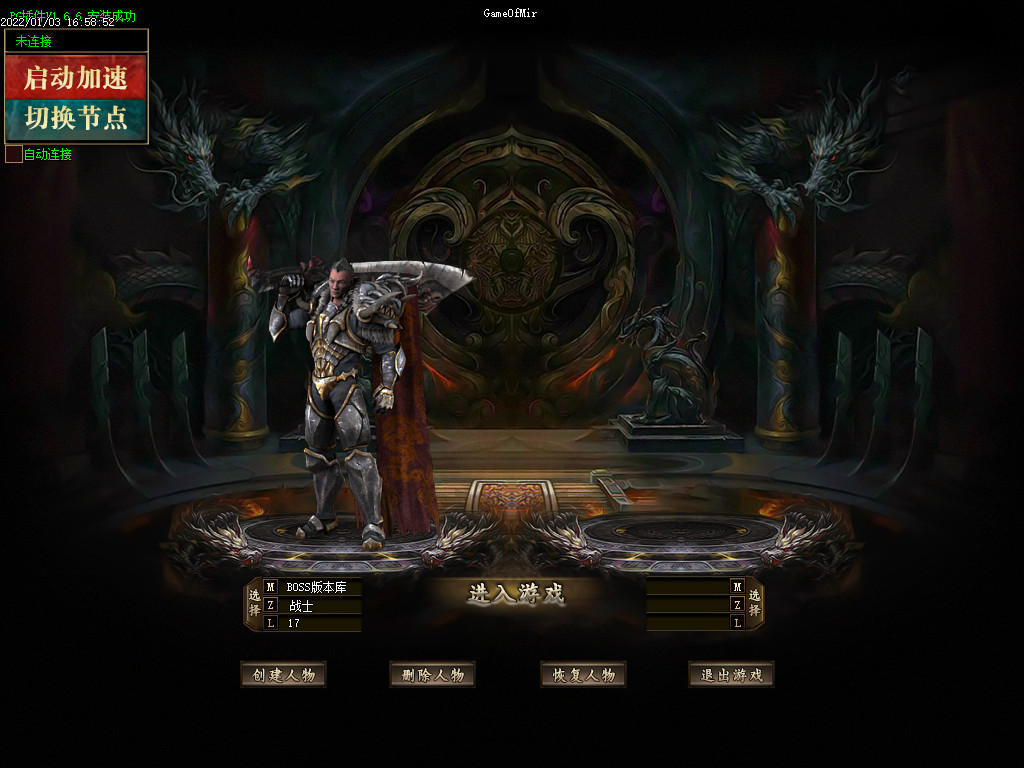Delete the character with 删除人物

pos(432,675)
